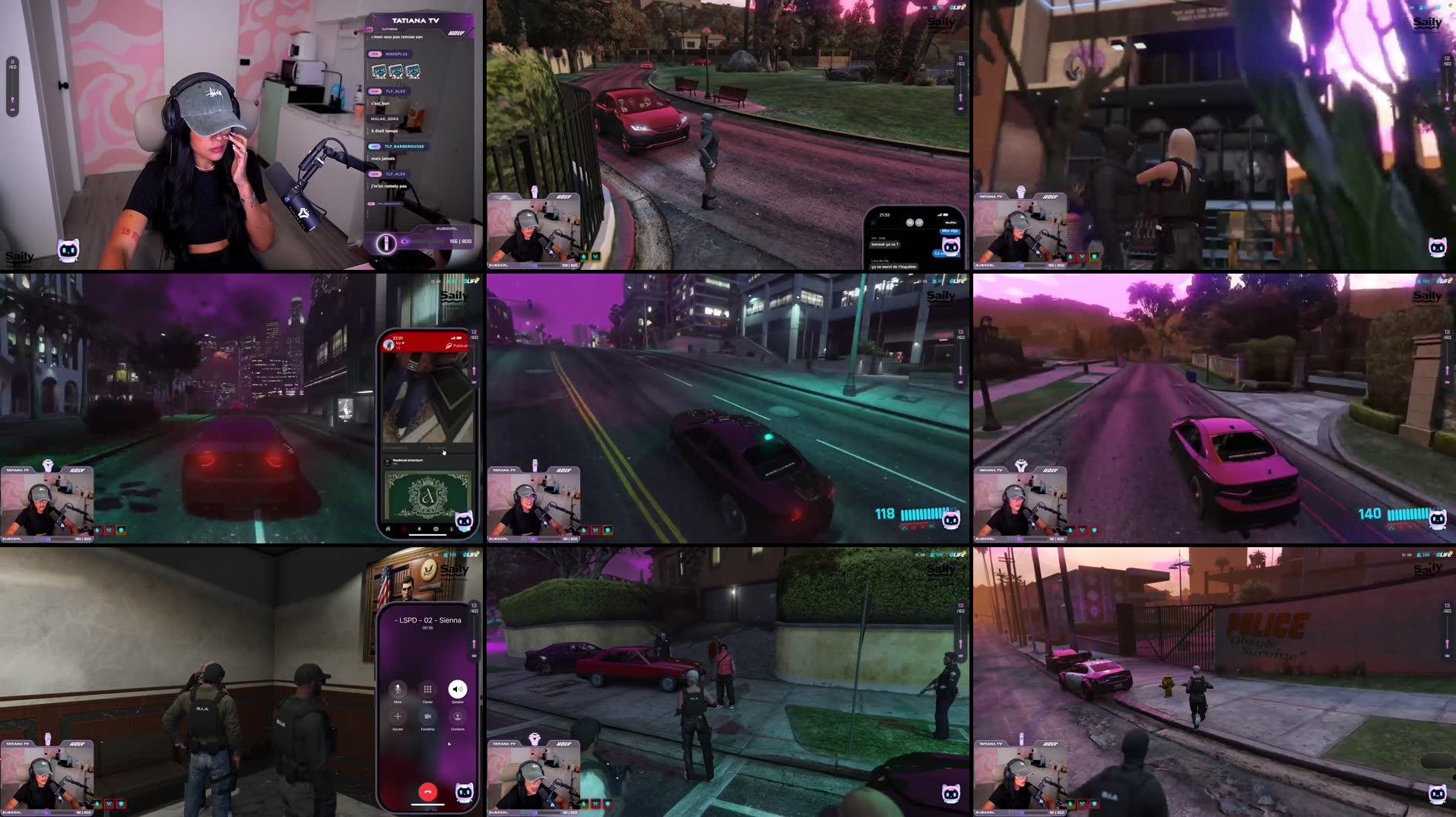Open the Westbrook MotorSport post
The height and width of the screenshot is (817, 1456).
point(408,461)
